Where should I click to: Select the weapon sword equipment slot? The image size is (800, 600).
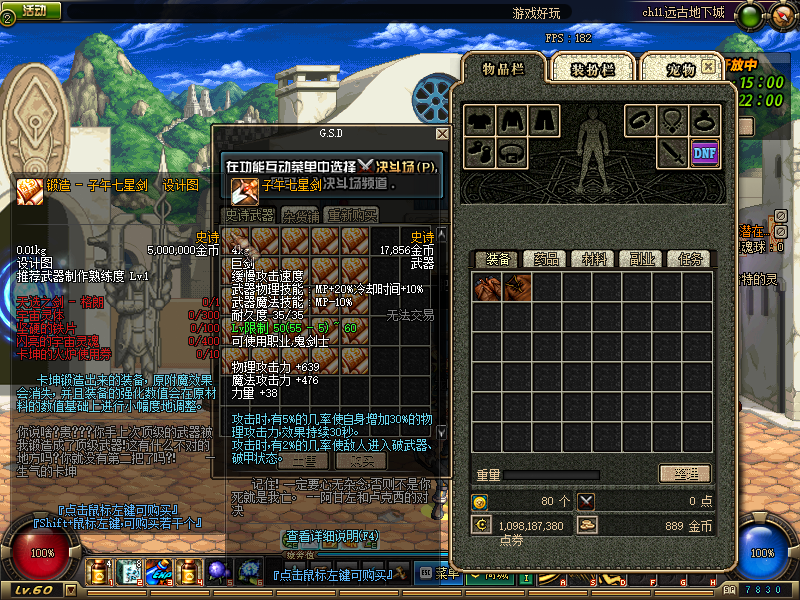[672, 152]
